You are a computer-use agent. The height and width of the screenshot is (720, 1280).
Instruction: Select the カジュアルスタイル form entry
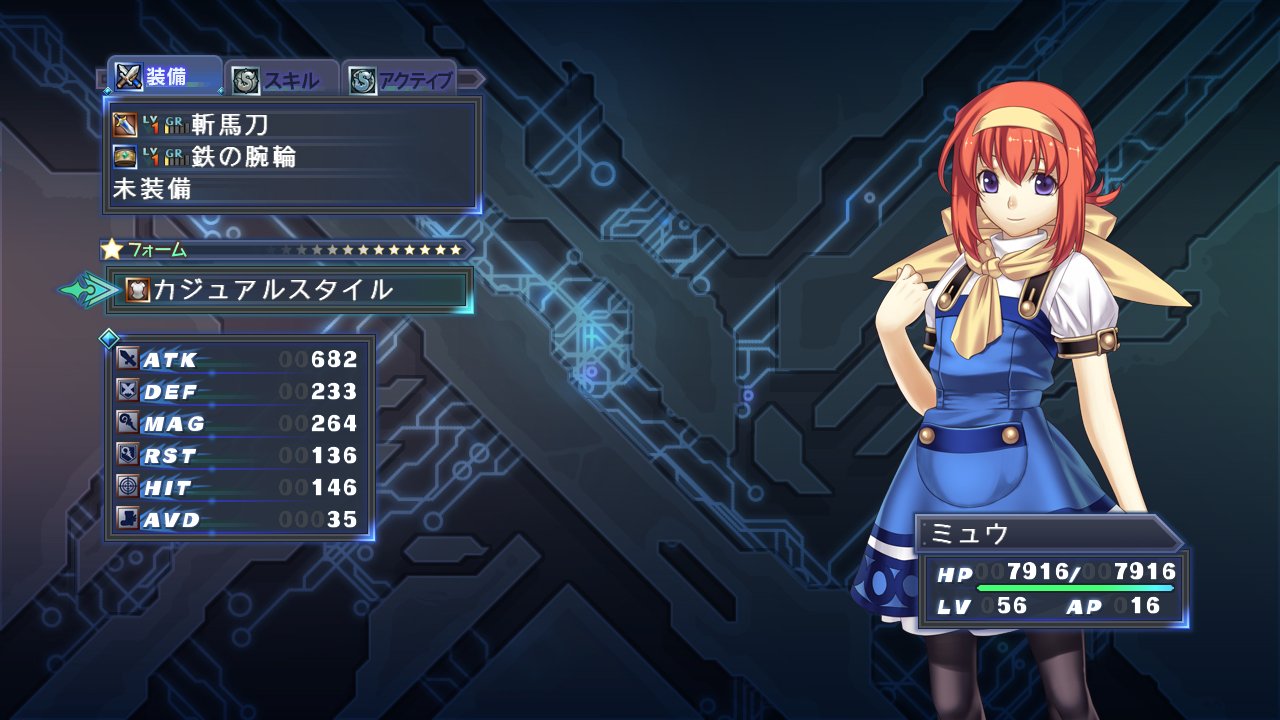point(290,290)
